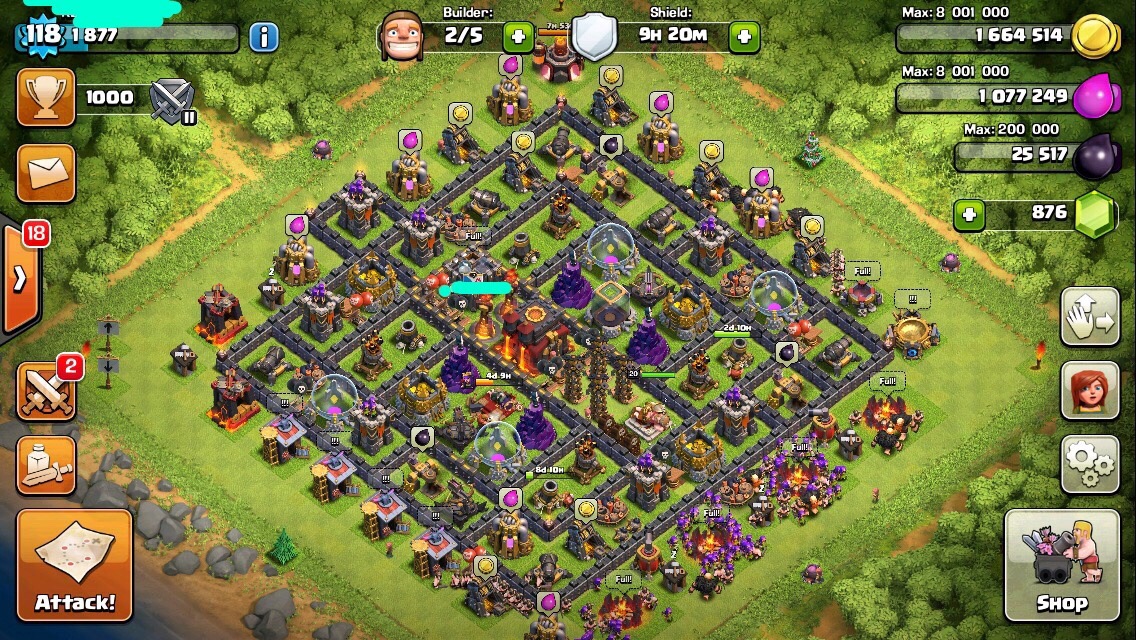
Task: Toggle the layout editor hand button
Action: point(1089,317)
